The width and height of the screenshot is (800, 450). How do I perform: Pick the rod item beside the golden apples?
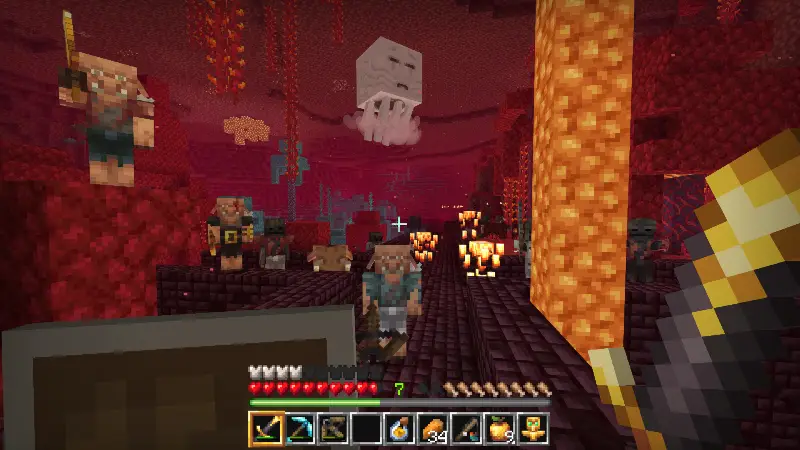[467, 428]
